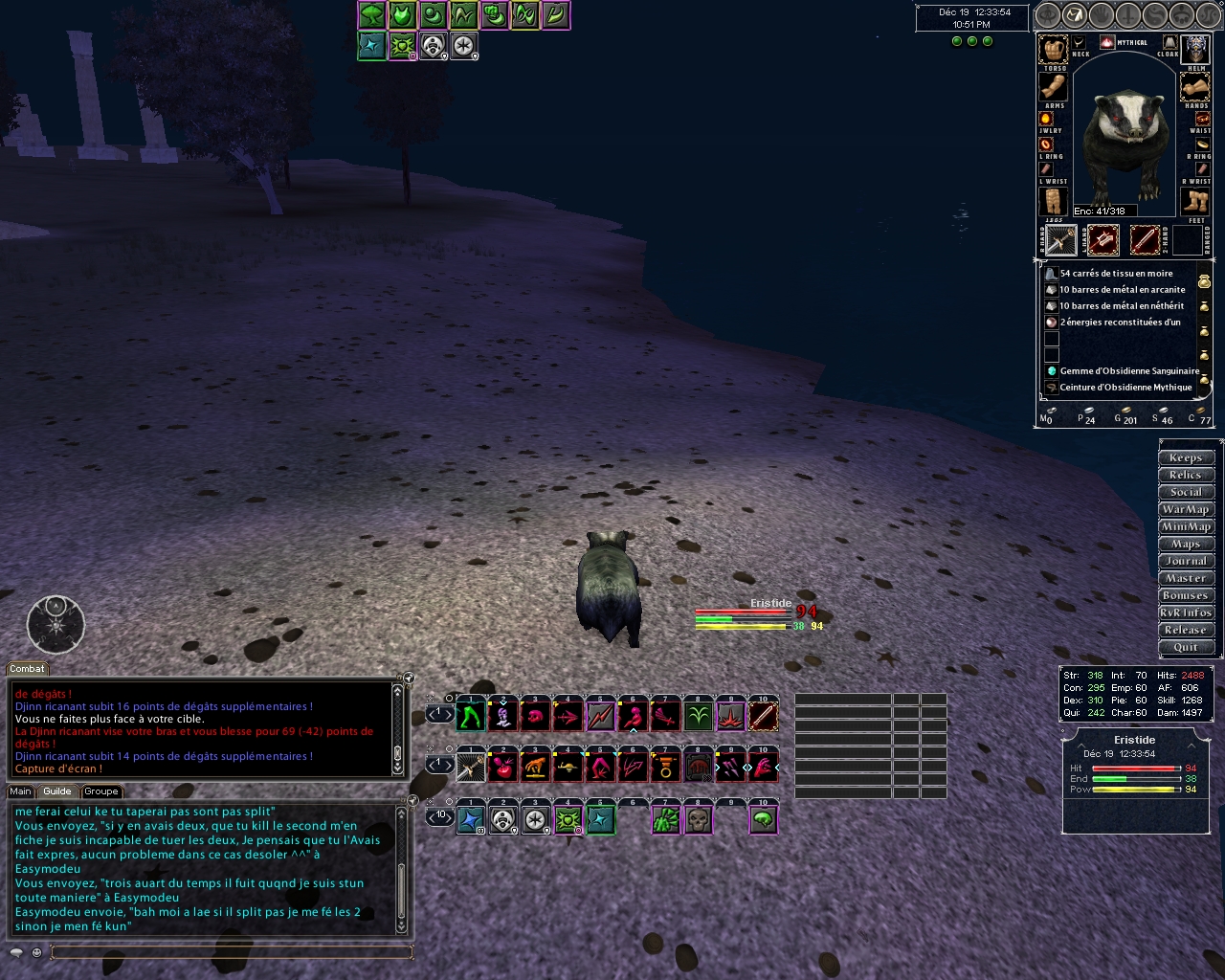Use the skull ability on third hotbar
This screenshot has height=980, width=1225.
(x=699, y=820)
